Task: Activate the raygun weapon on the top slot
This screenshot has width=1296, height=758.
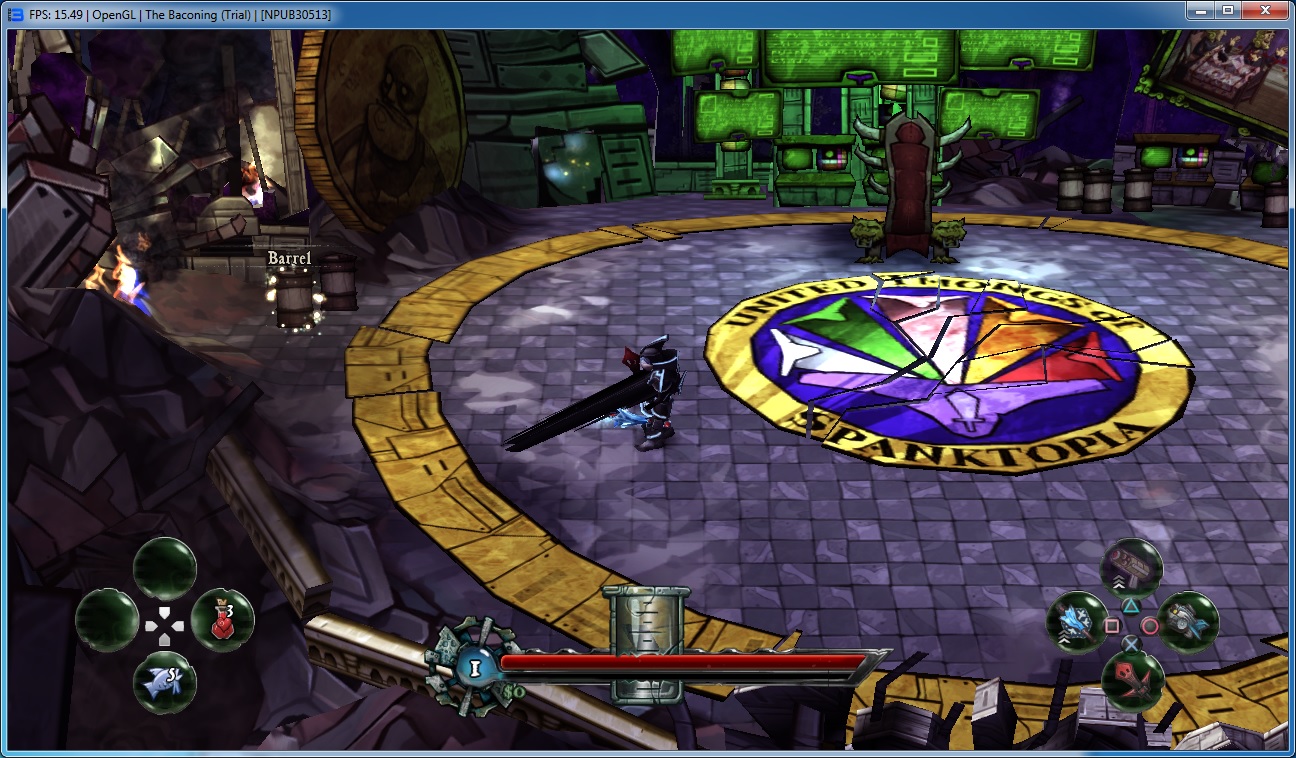Action: coord(1131,568)
